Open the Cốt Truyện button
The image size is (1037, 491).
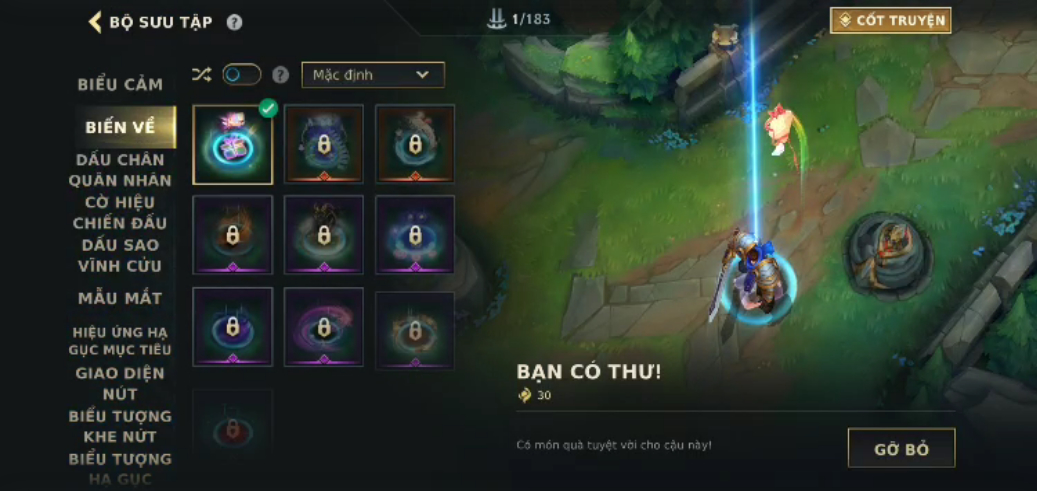[x=890, y=20]
